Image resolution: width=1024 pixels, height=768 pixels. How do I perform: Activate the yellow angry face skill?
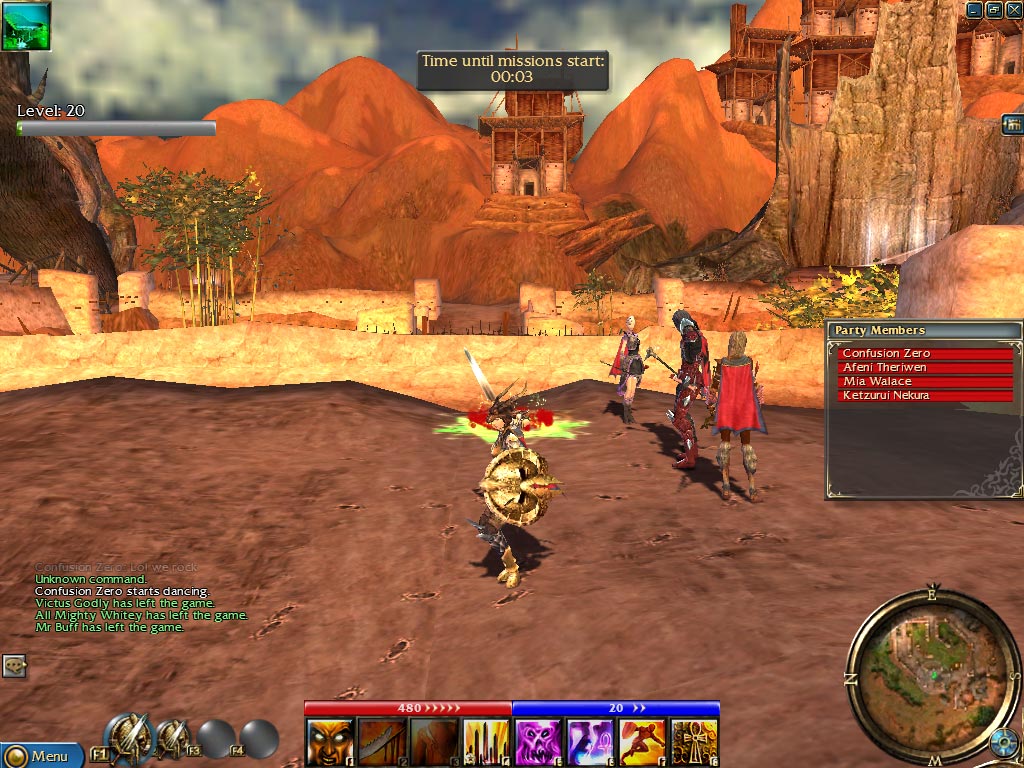coord(330,743)
